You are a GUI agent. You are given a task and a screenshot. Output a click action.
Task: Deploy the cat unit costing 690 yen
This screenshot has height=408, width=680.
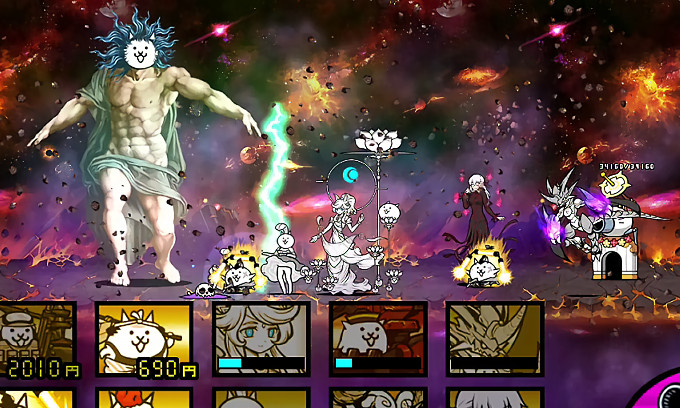(x=146, y=340)
